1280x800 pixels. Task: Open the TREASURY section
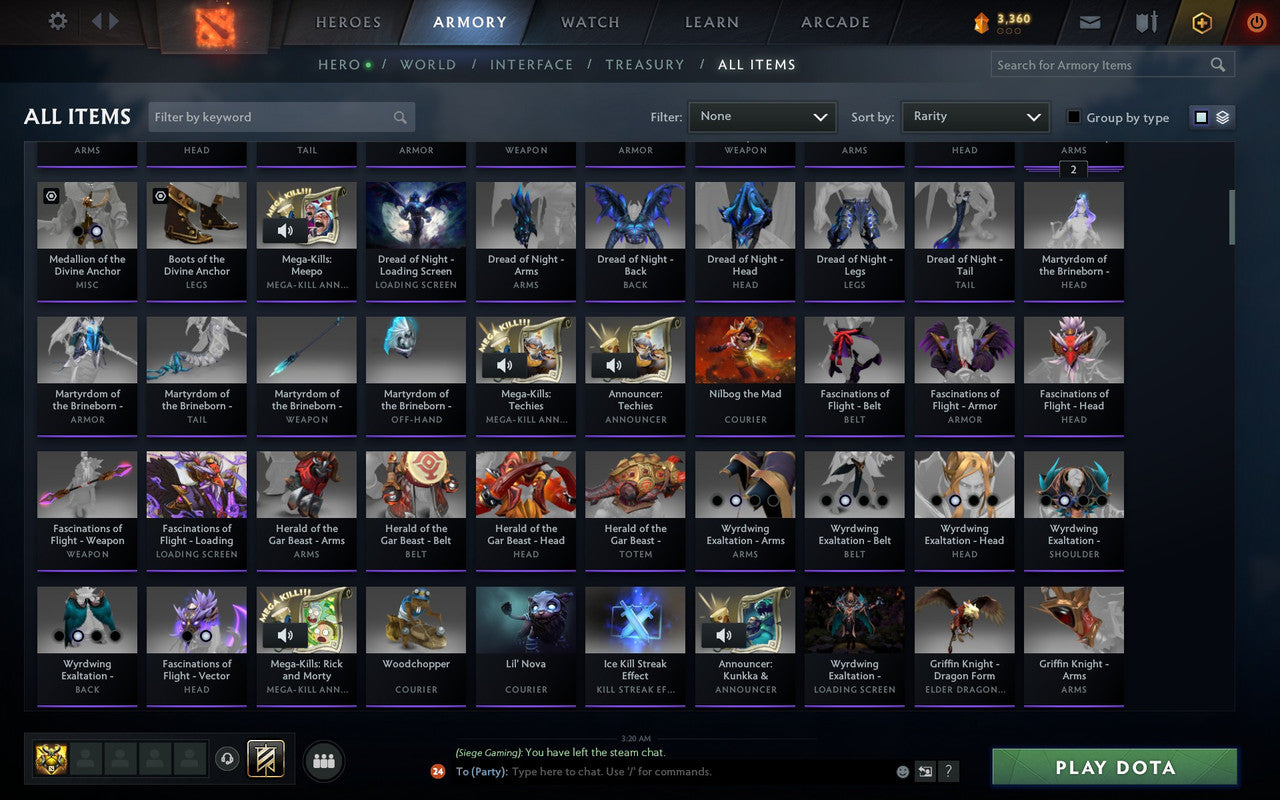tap(644, 64)
